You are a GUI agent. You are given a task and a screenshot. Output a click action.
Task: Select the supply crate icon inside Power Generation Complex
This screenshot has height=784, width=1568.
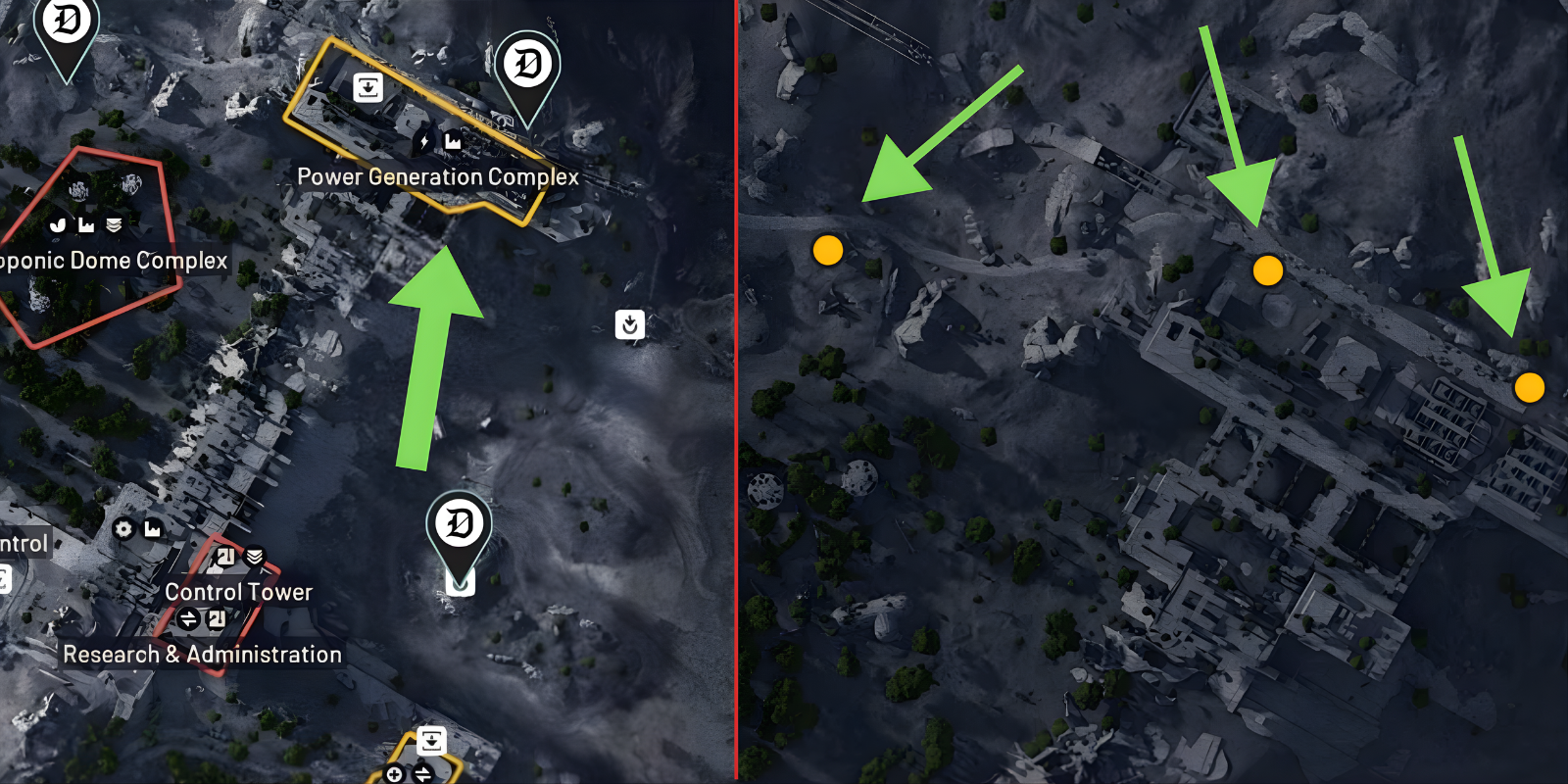point(367,88)
